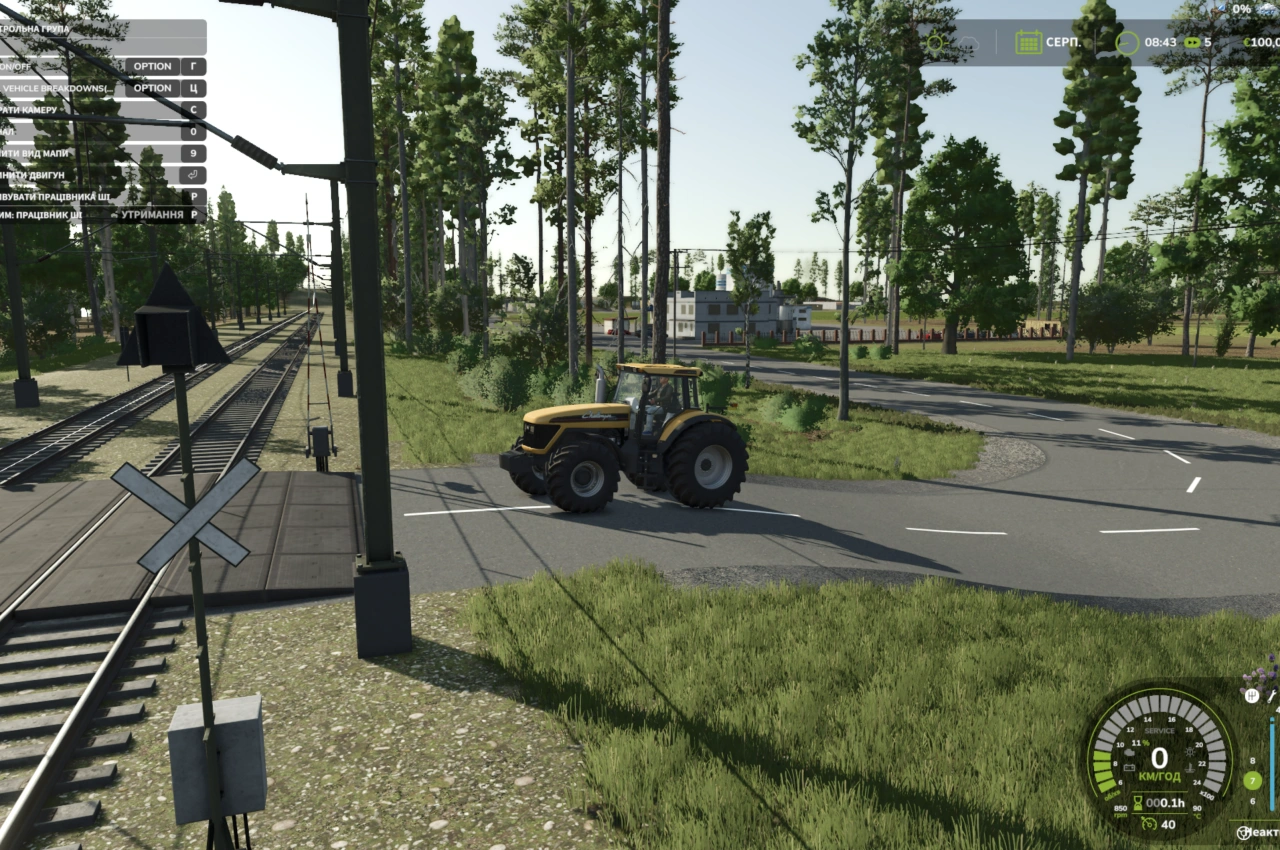Select the gearbox shifter icon
1280x850 pixels.
tap(1251, 695)
